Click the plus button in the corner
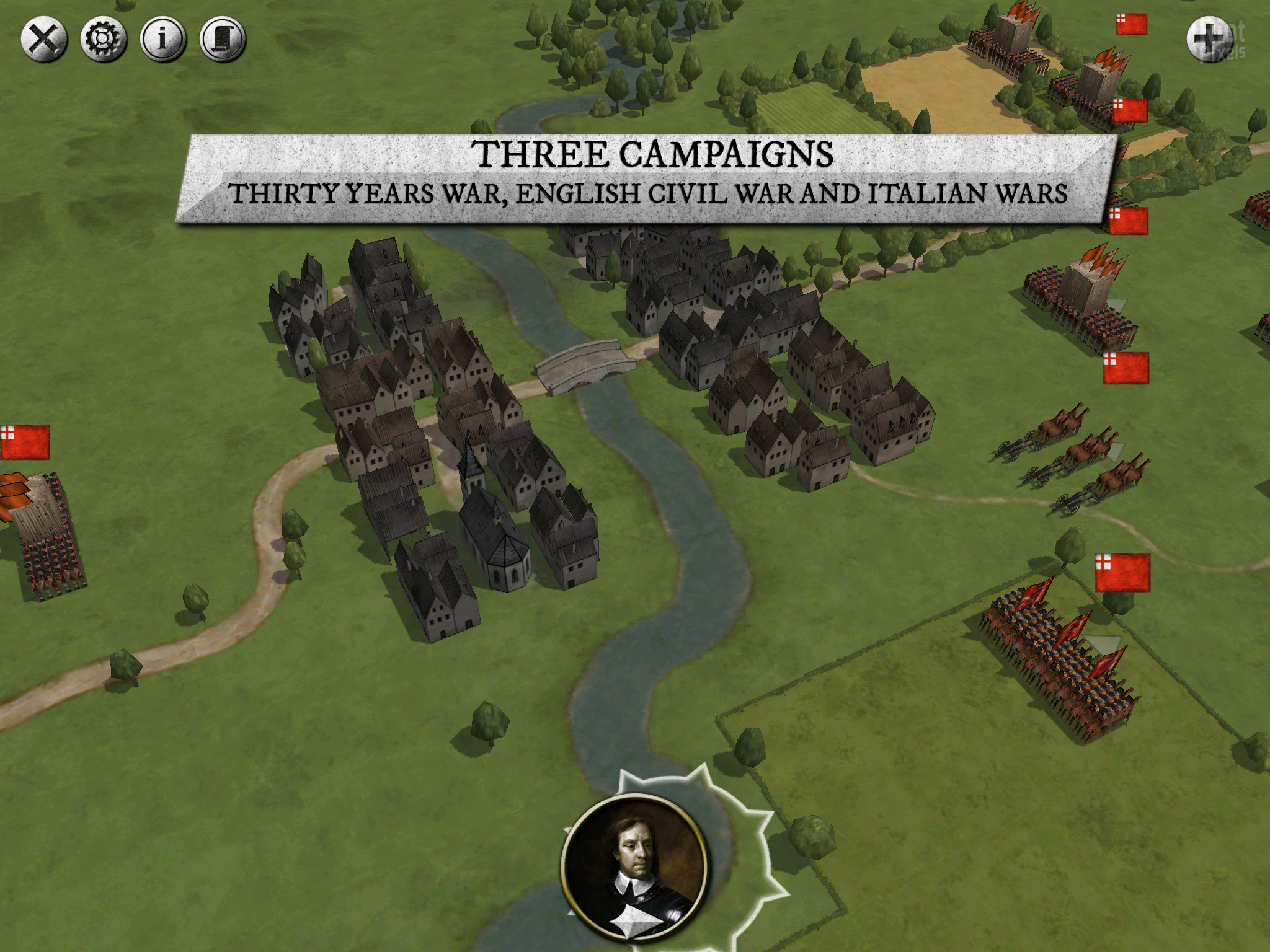Viewport: 1270px width, 952px height. tap(1209, 39)
